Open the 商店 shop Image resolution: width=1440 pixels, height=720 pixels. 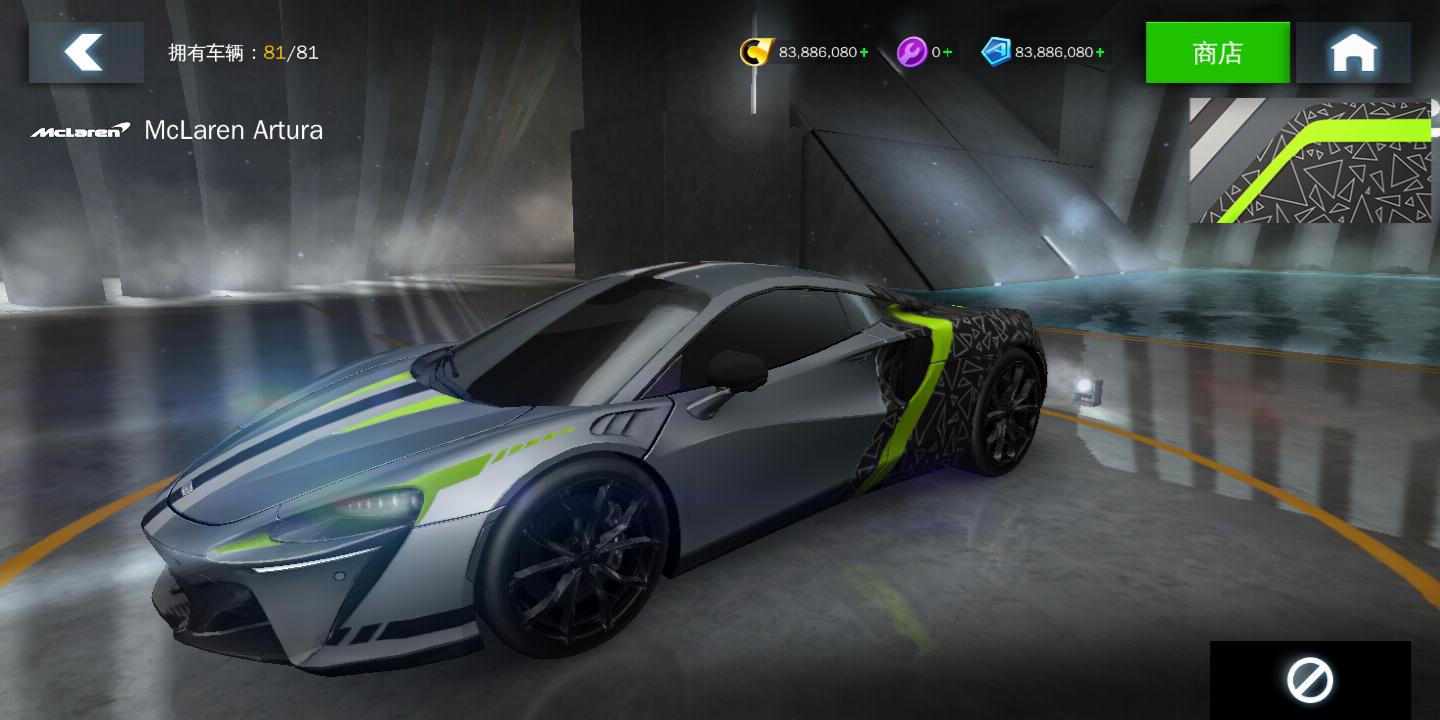click(1217, 53)
